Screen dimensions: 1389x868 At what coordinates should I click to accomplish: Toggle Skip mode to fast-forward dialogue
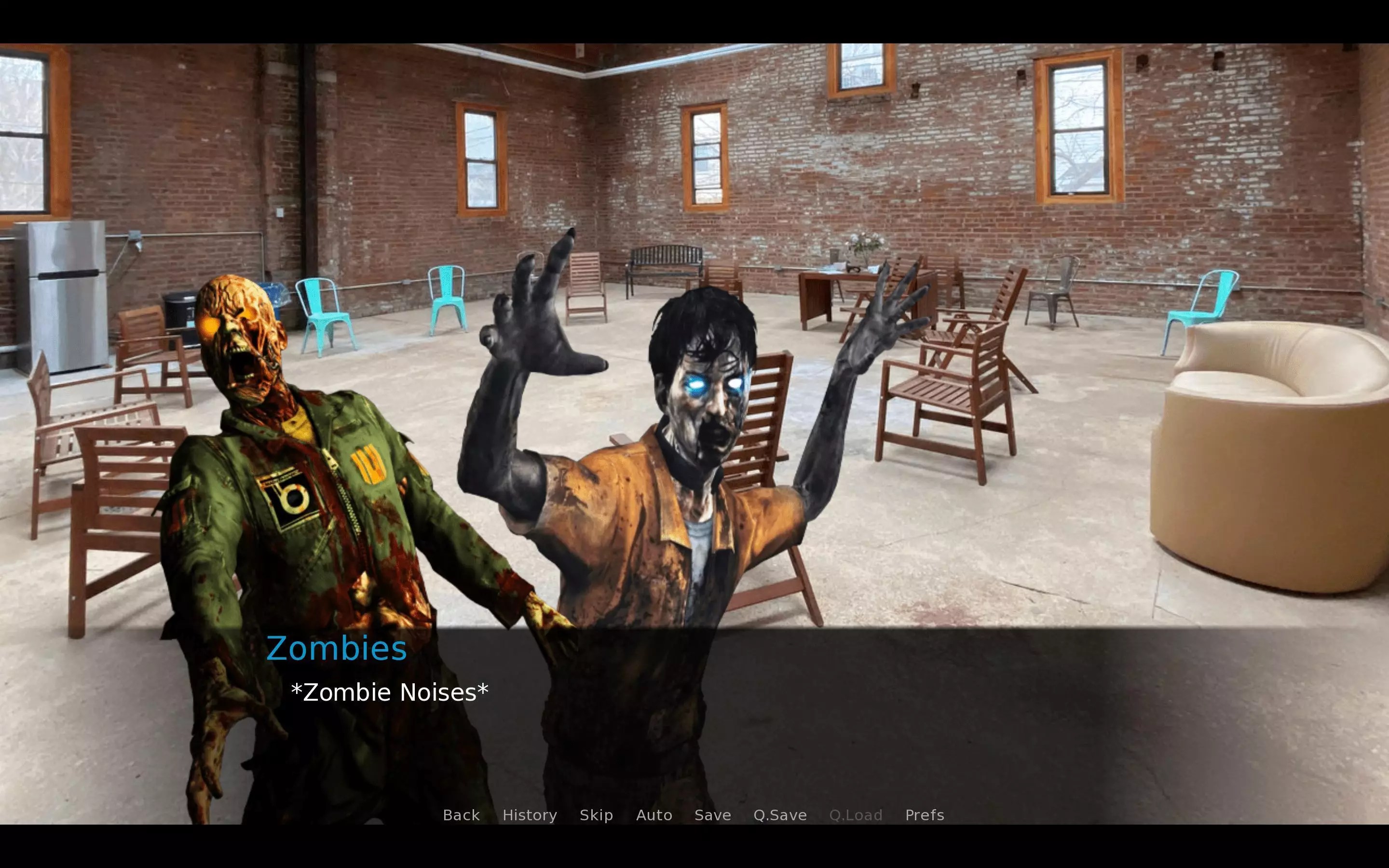click(x=596, y=815)
